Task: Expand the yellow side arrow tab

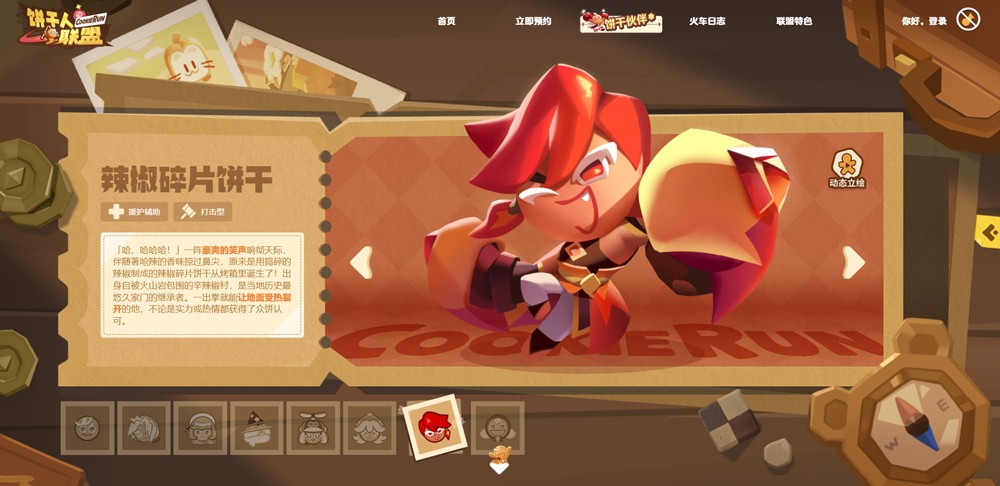Action: pos(989,233)
